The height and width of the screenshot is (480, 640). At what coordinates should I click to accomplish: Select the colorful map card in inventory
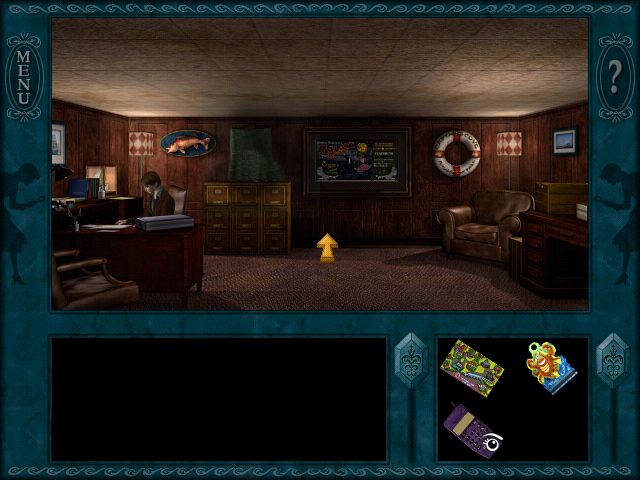tap(471, 367)
